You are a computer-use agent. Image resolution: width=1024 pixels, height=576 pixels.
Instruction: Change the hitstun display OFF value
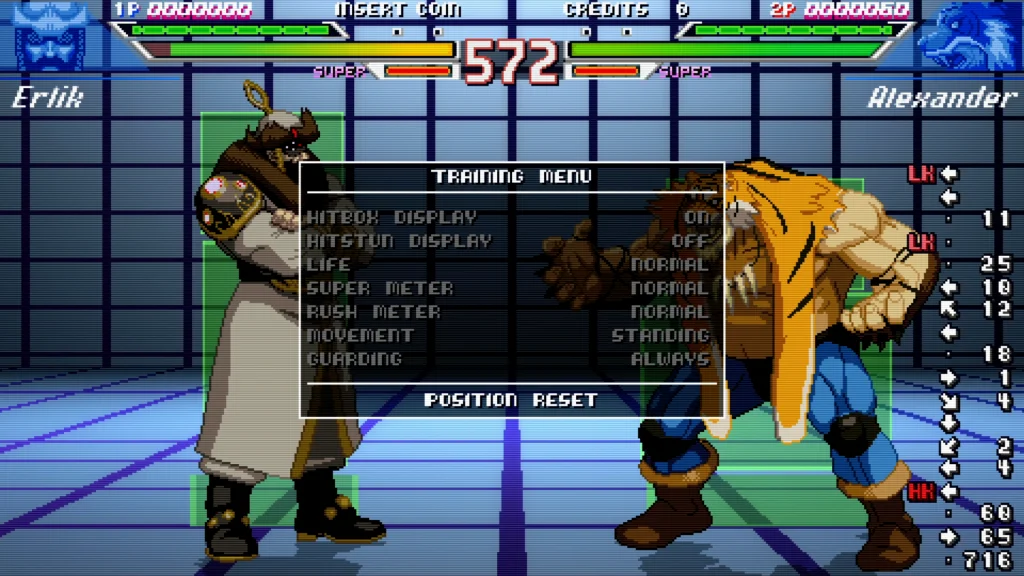tap(691, 241)
